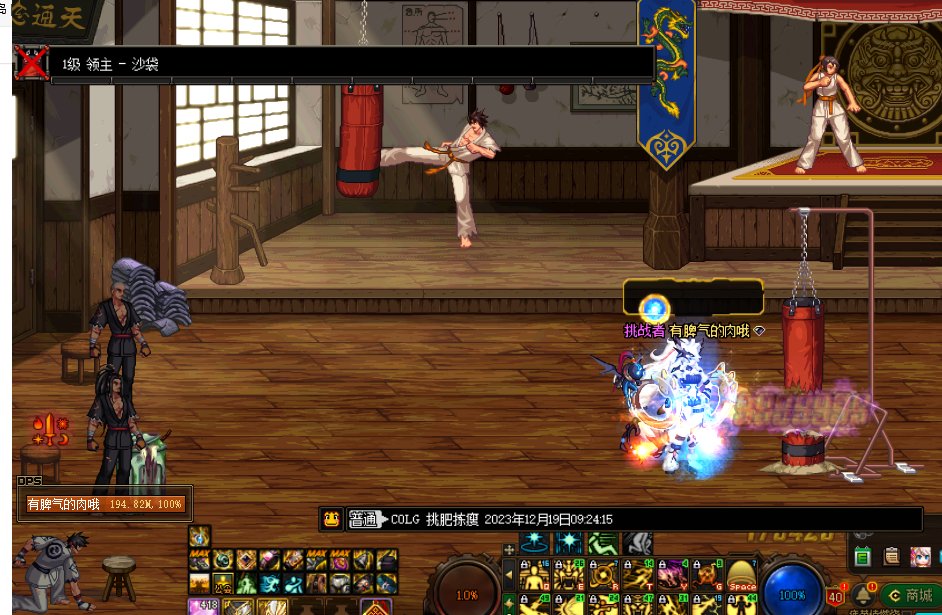Open the green calendar icon
The image size is (942, 615).
862,556
